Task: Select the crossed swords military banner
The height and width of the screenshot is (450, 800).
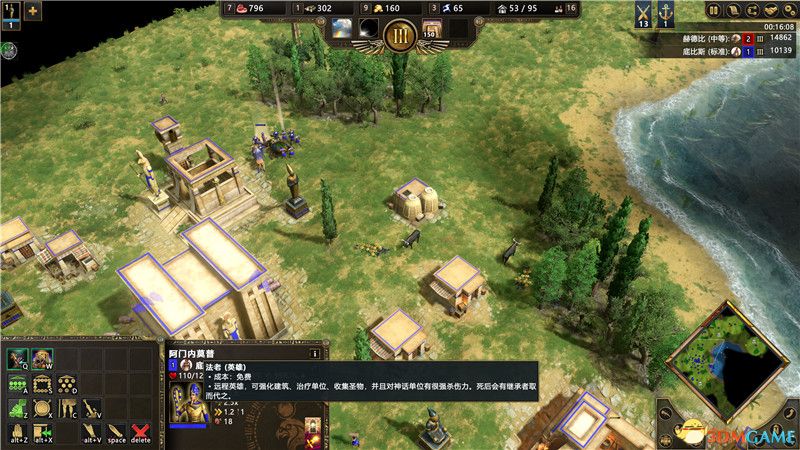Action: [643, 13]
